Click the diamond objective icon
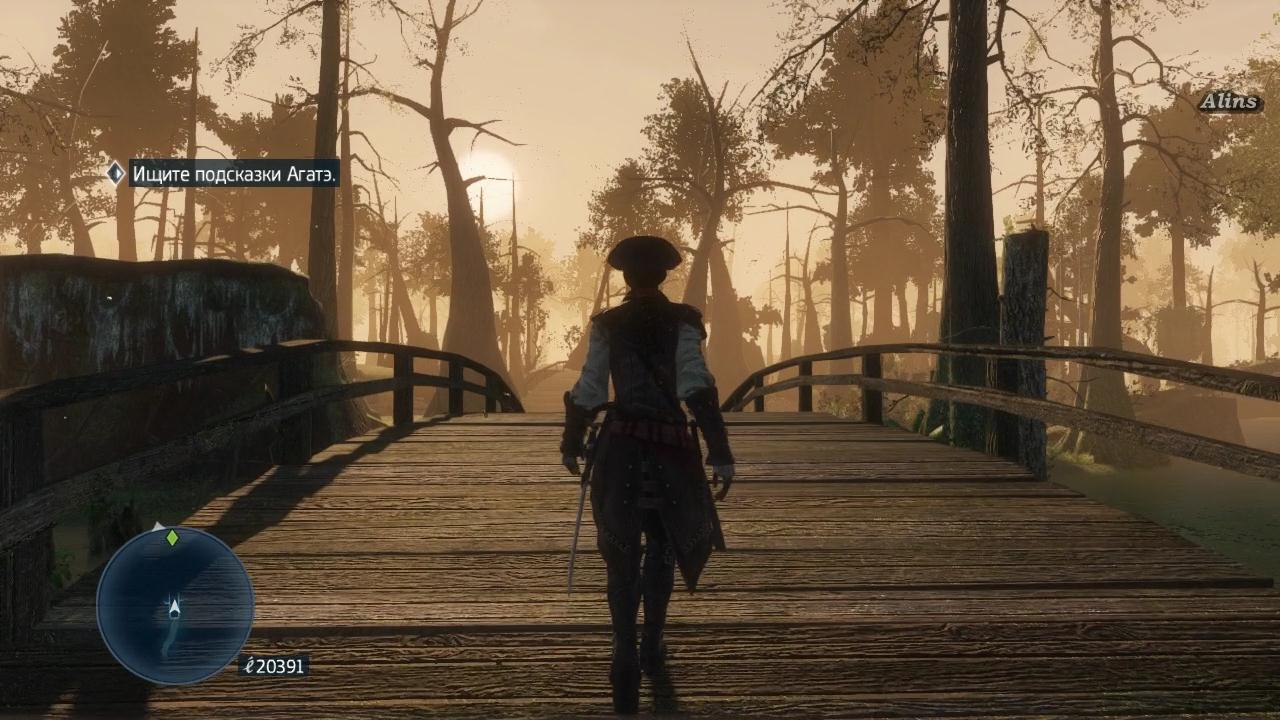 click(x=115, y=173)
